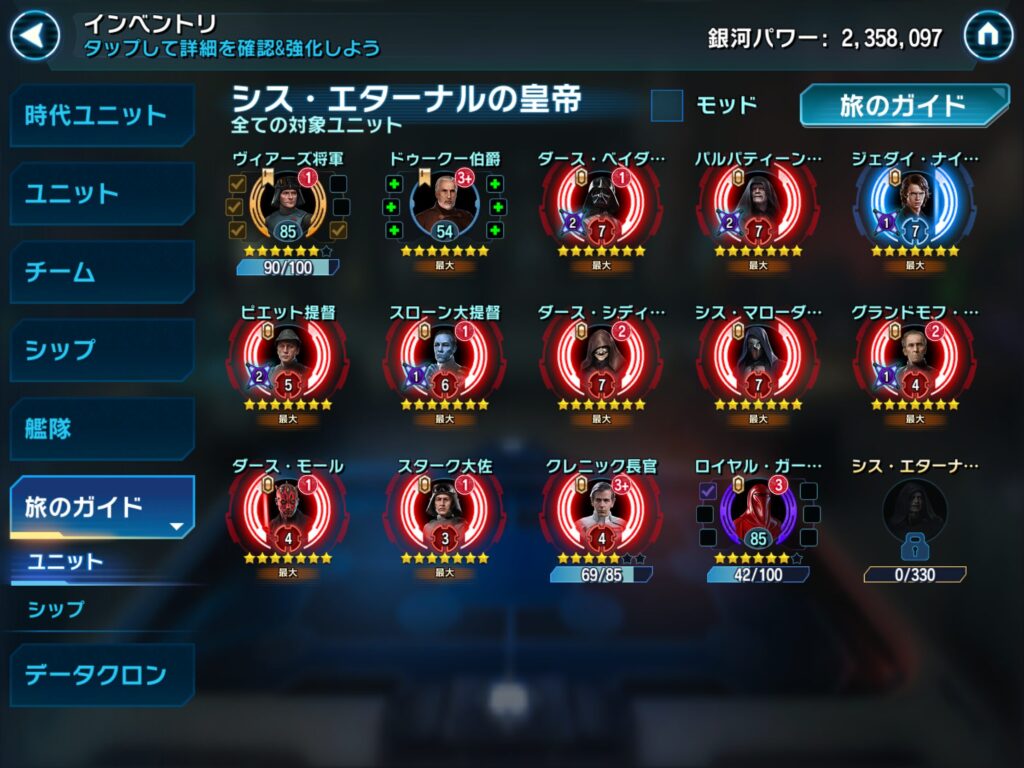Screen dimensions: 1024x768
Task: Open the データクロン tab
Action: (x=101, y=674)
